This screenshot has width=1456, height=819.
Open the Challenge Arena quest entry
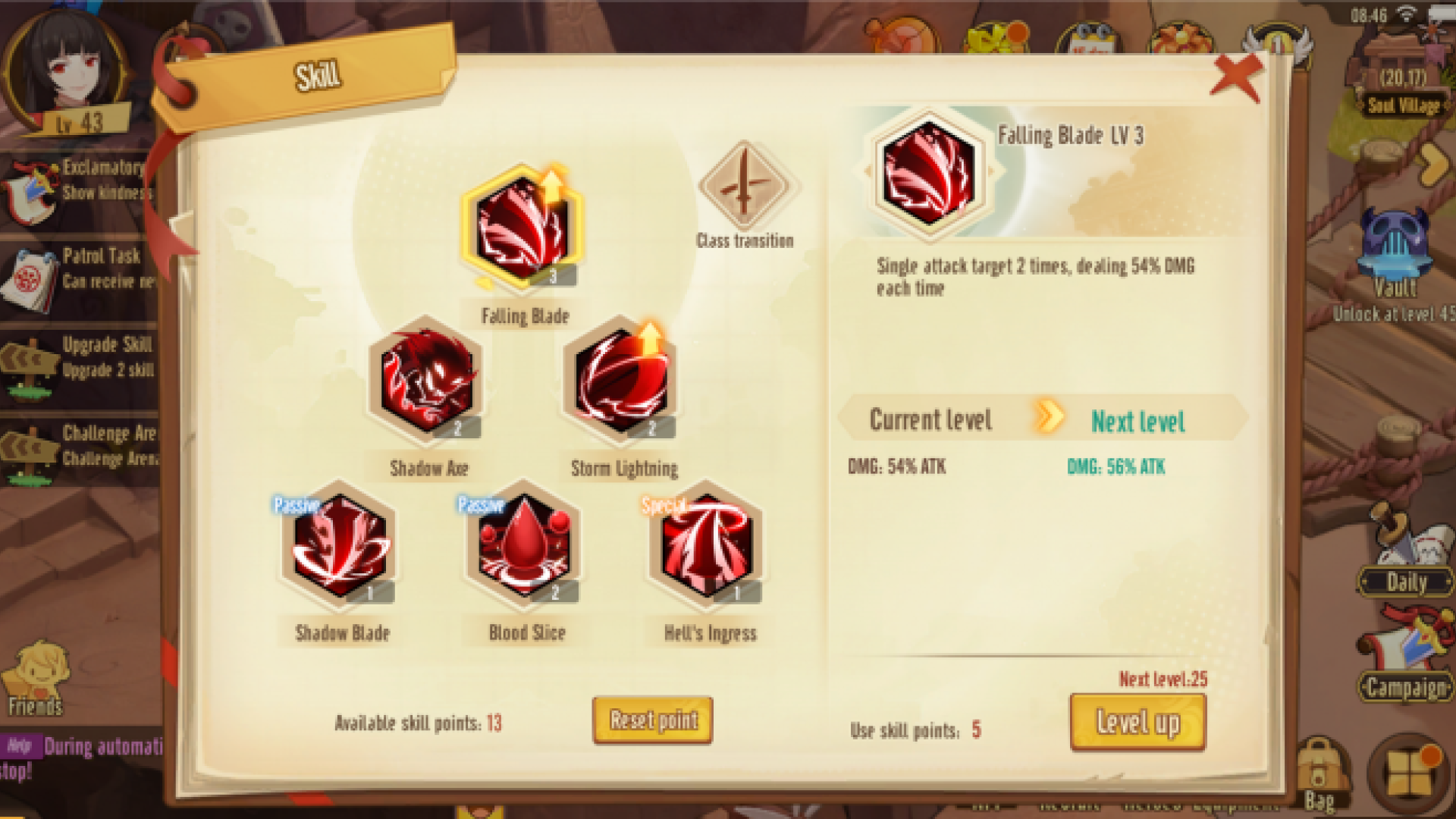[x=80, y=447]
